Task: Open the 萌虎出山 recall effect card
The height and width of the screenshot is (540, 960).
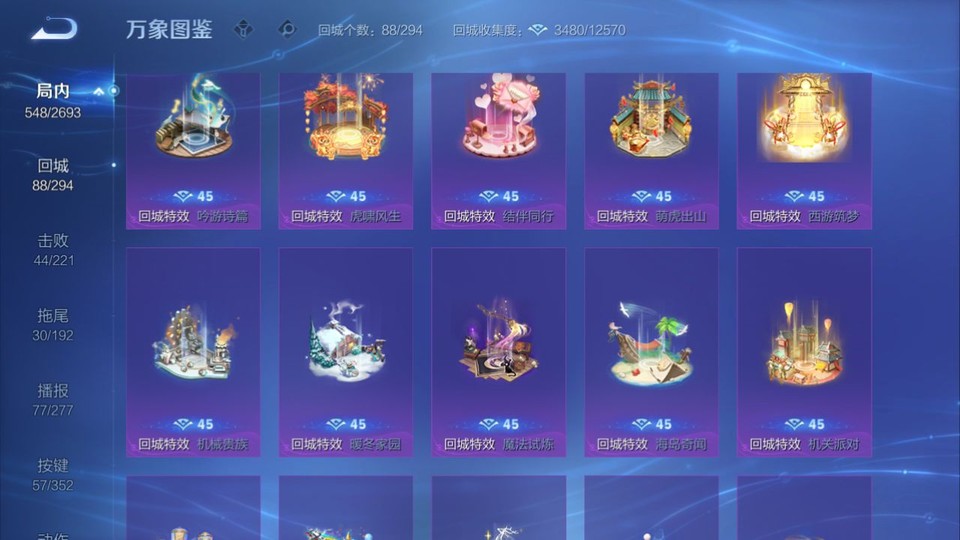Action: [651, 150]
